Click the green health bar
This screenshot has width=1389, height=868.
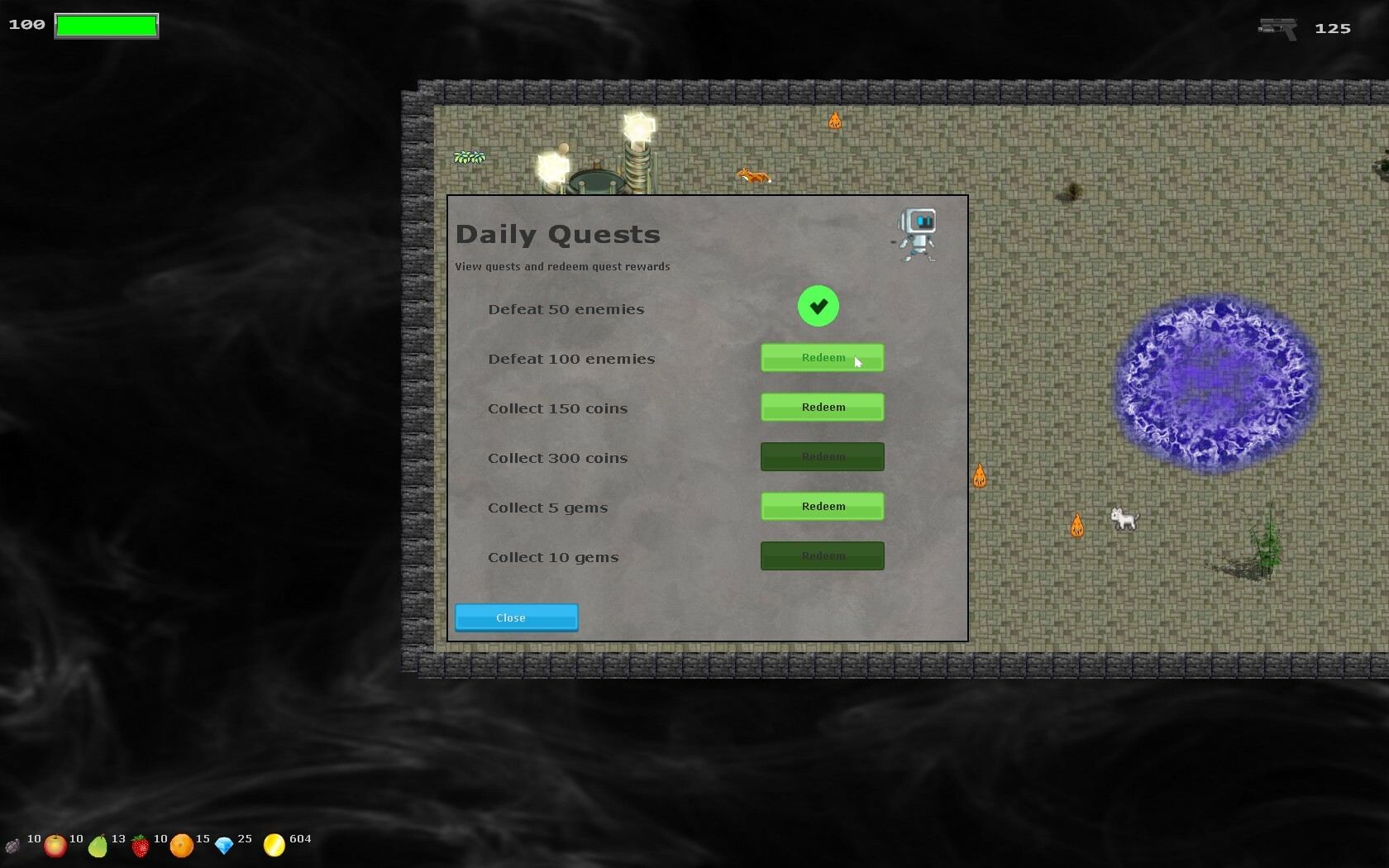click(106, 25)
